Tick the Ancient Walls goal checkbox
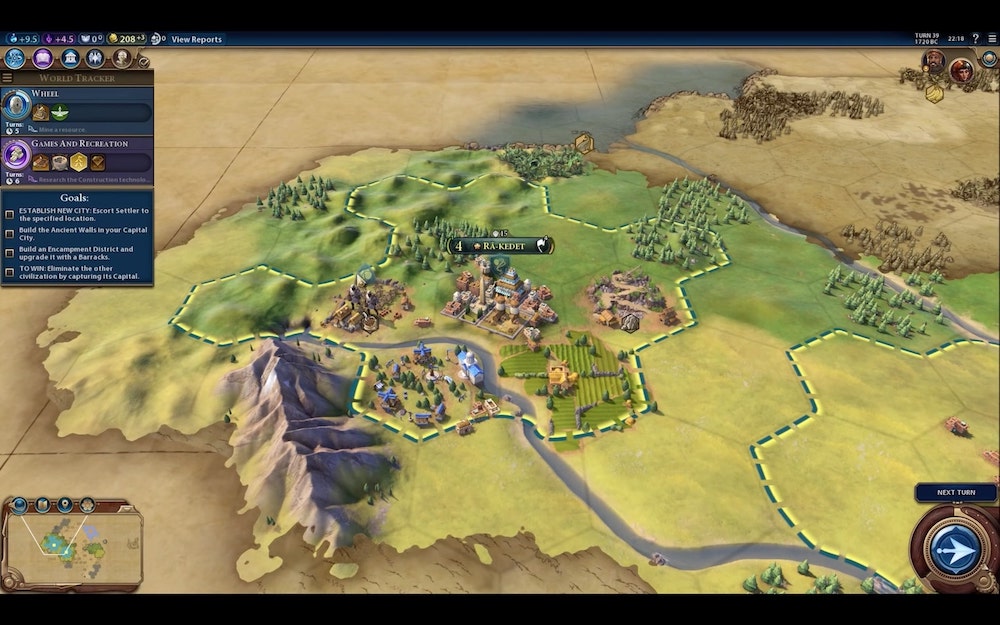The image size is (1000, 625). click(9, 233)
